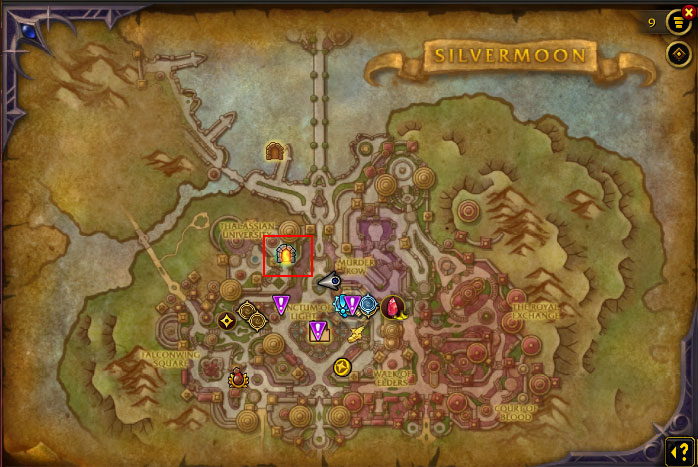
Task: Open the map pin diamond button
Action: 678,54
